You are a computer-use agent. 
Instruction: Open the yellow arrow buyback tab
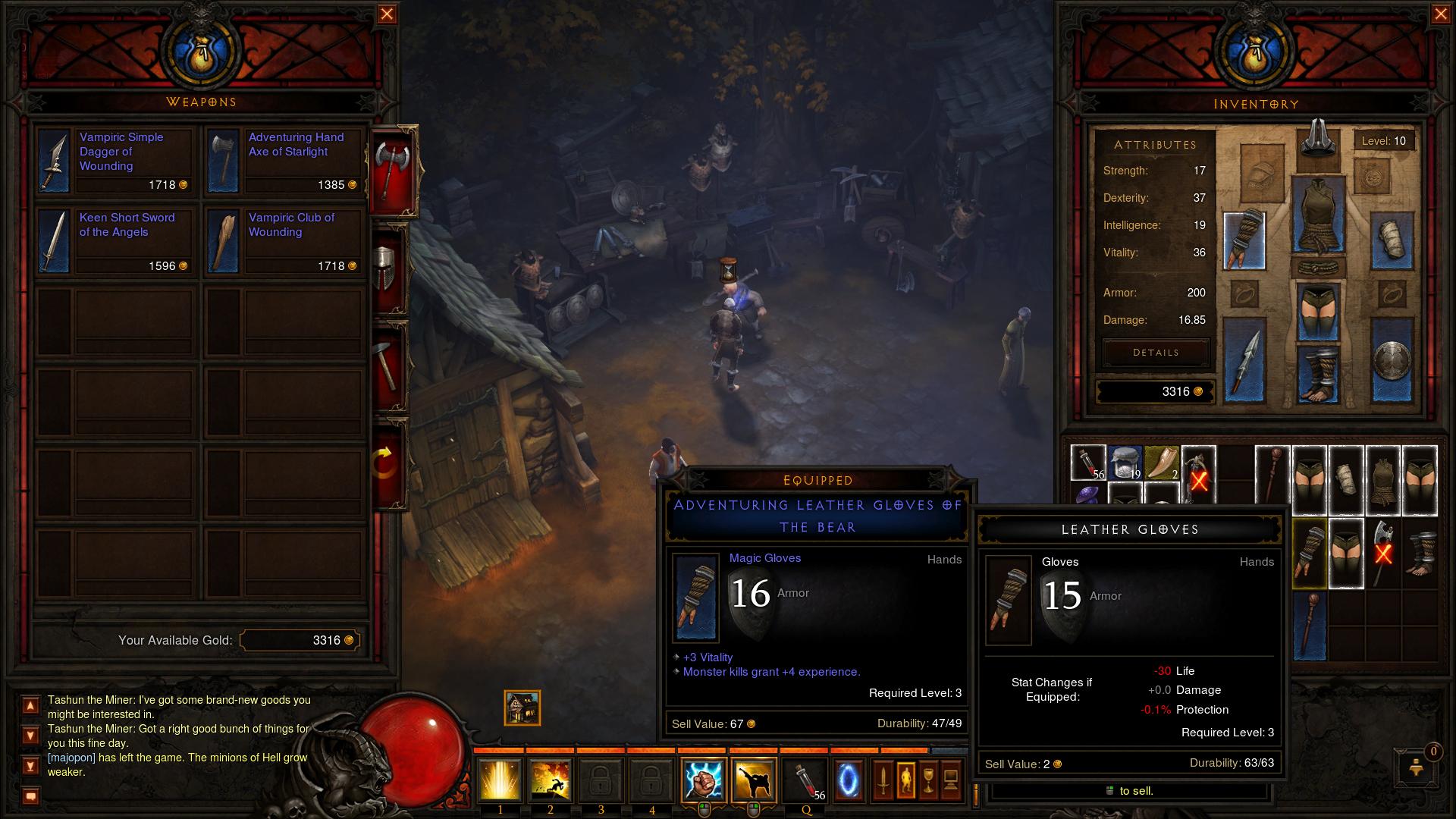[387, 462]
